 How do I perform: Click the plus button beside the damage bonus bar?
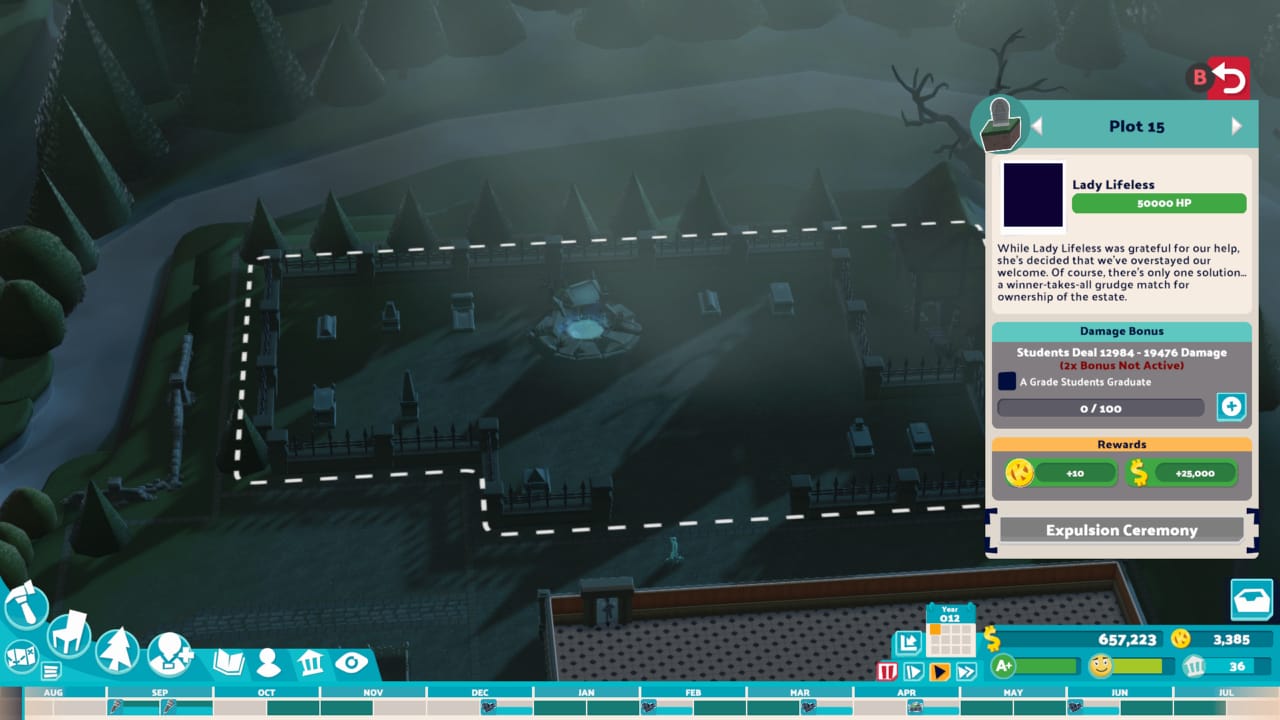coord(1231,407)
